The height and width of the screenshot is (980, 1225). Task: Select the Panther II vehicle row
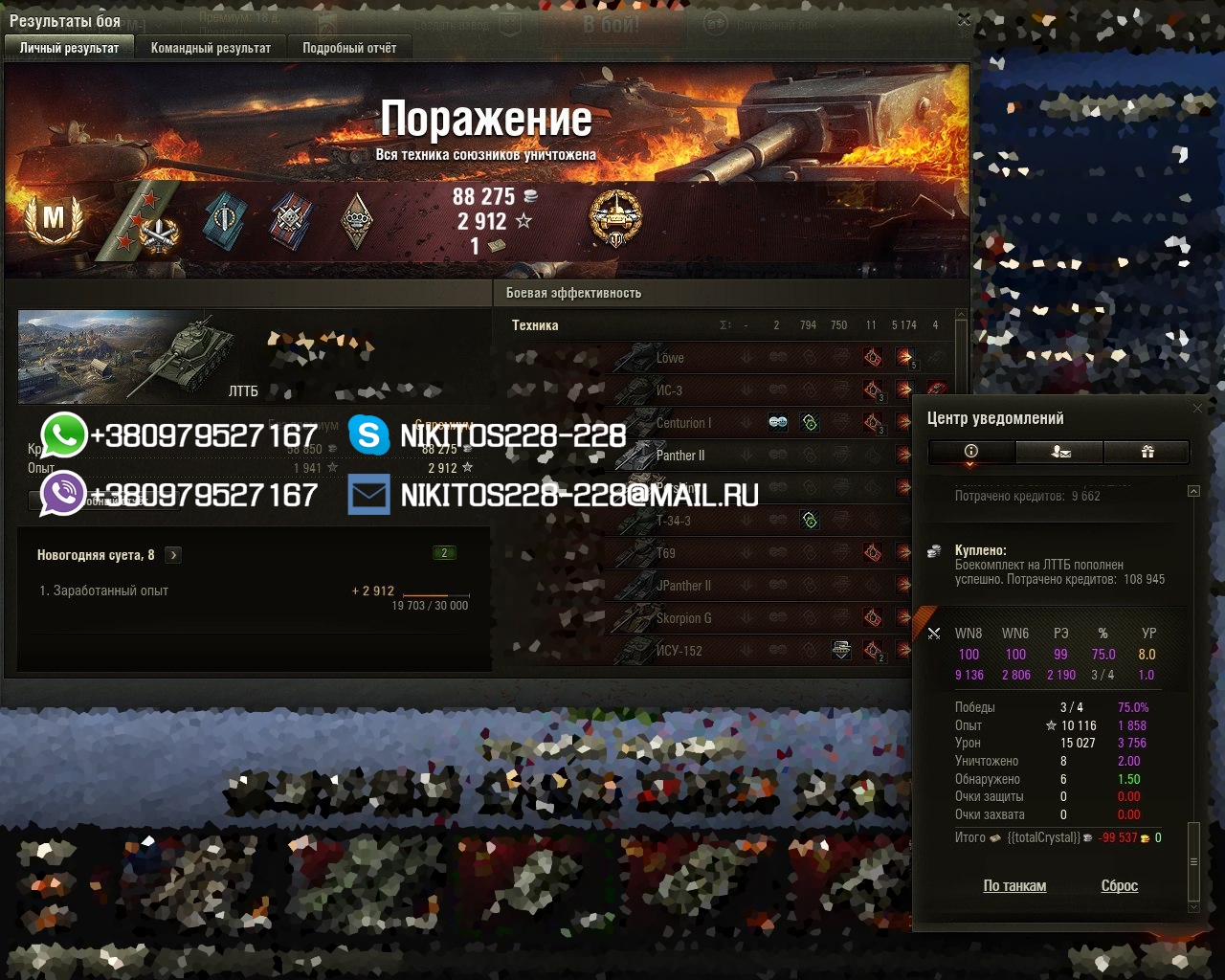[x=679, y=456]
